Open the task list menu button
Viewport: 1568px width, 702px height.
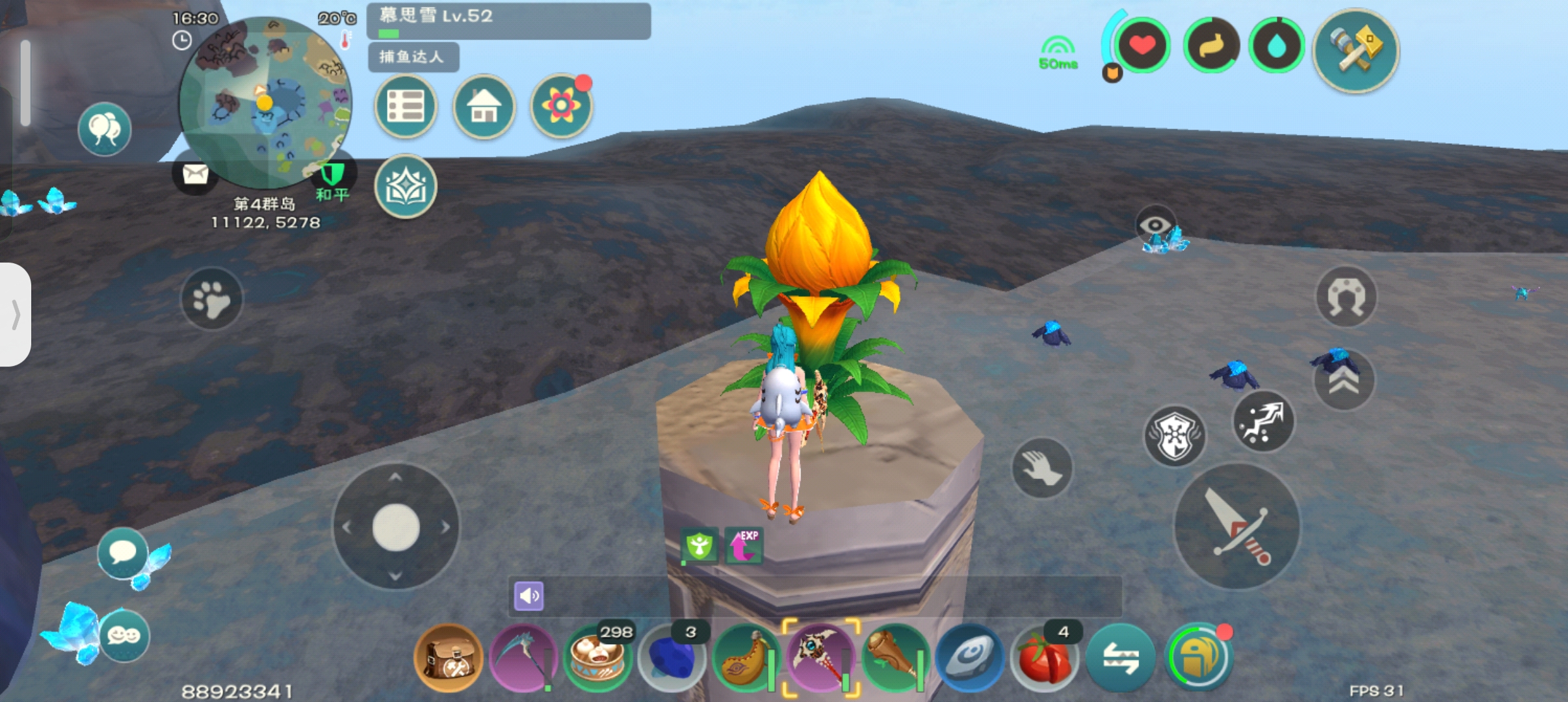(406, 107)
